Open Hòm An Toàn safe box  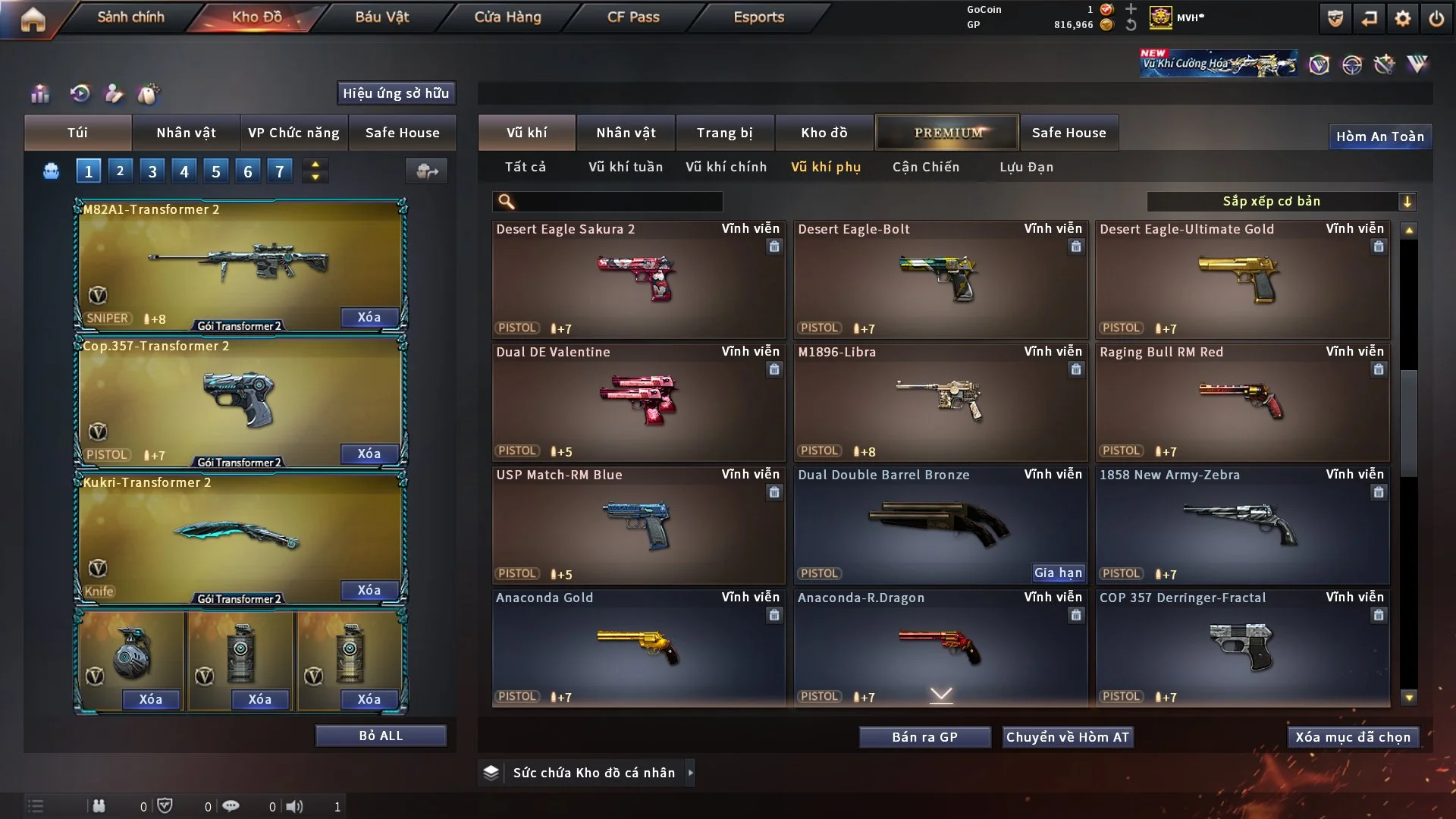coord(1379,136)
